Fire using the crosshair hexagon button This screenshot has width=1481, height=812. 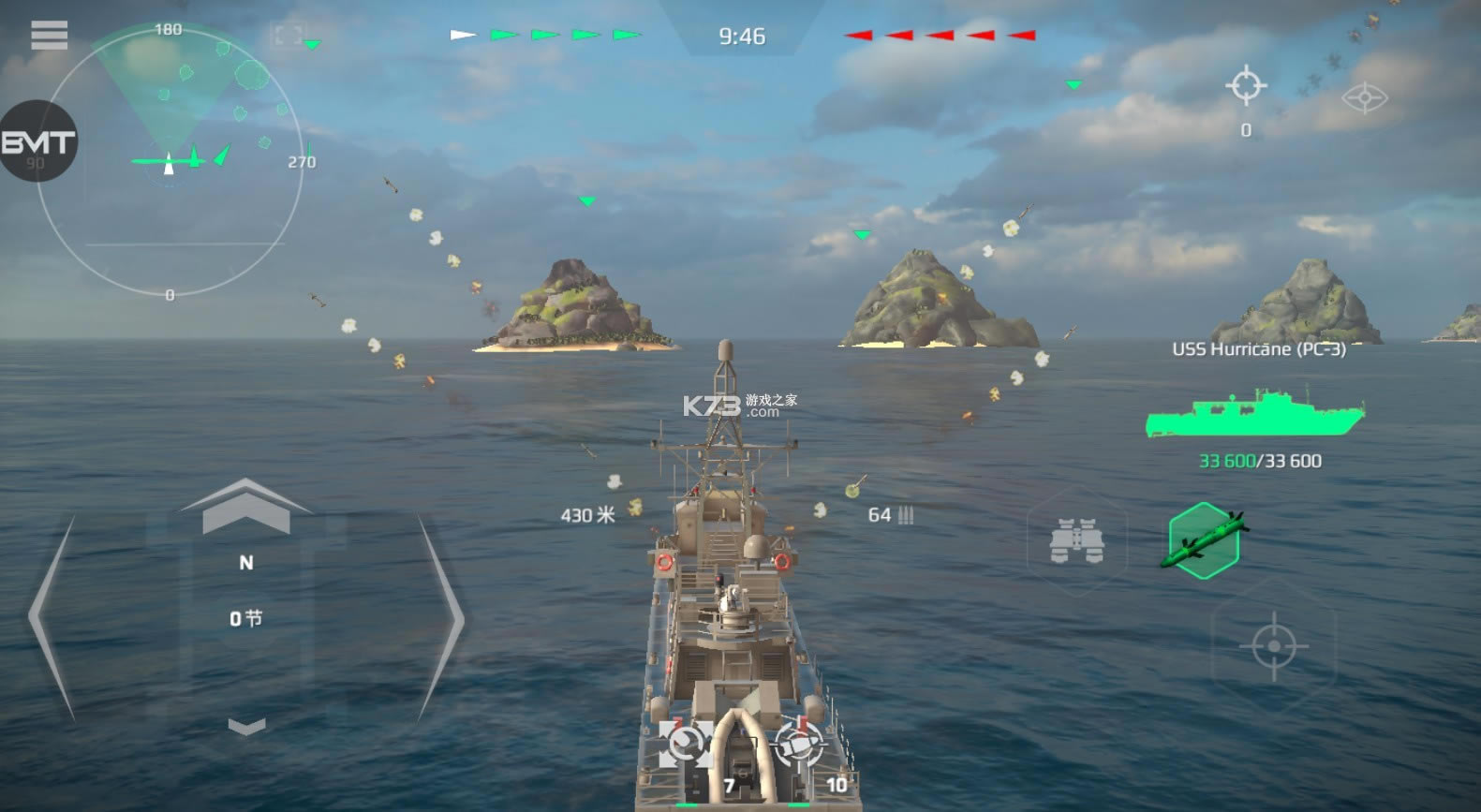coord(1273,645)
